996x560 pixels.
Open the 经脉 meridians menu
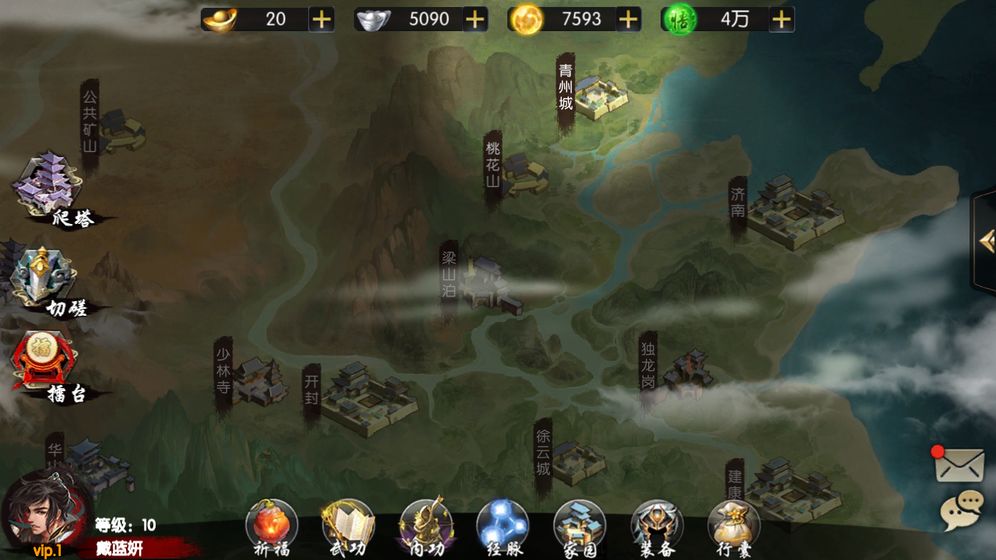[502, 526]
